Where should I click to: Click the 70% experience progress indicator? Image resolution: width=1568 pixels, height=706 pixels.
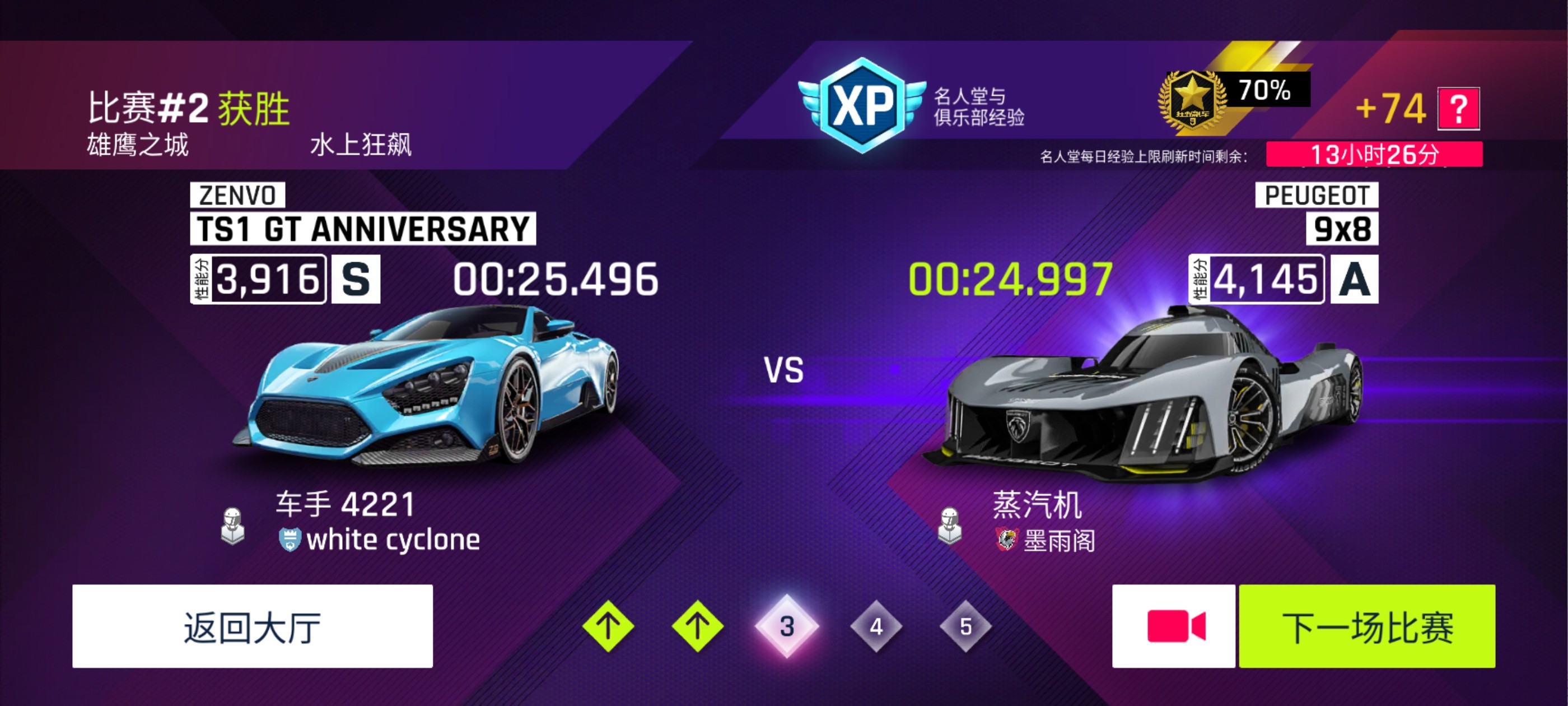1268,92
